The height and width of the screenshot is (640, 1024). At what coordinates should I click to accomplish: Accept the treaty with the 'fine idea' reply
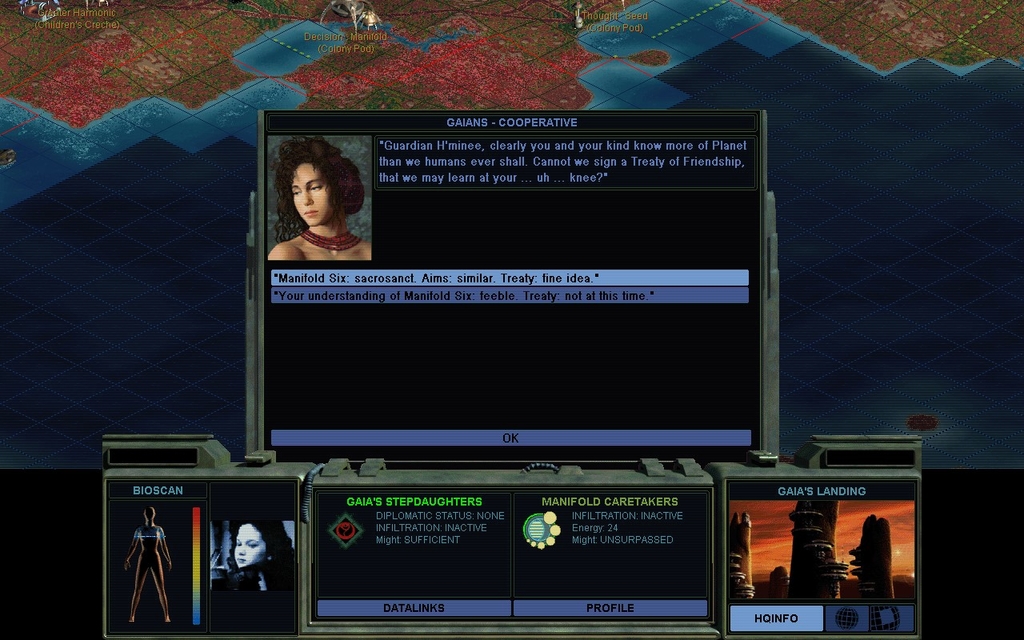pyautogui.click(x=509, y=278)
